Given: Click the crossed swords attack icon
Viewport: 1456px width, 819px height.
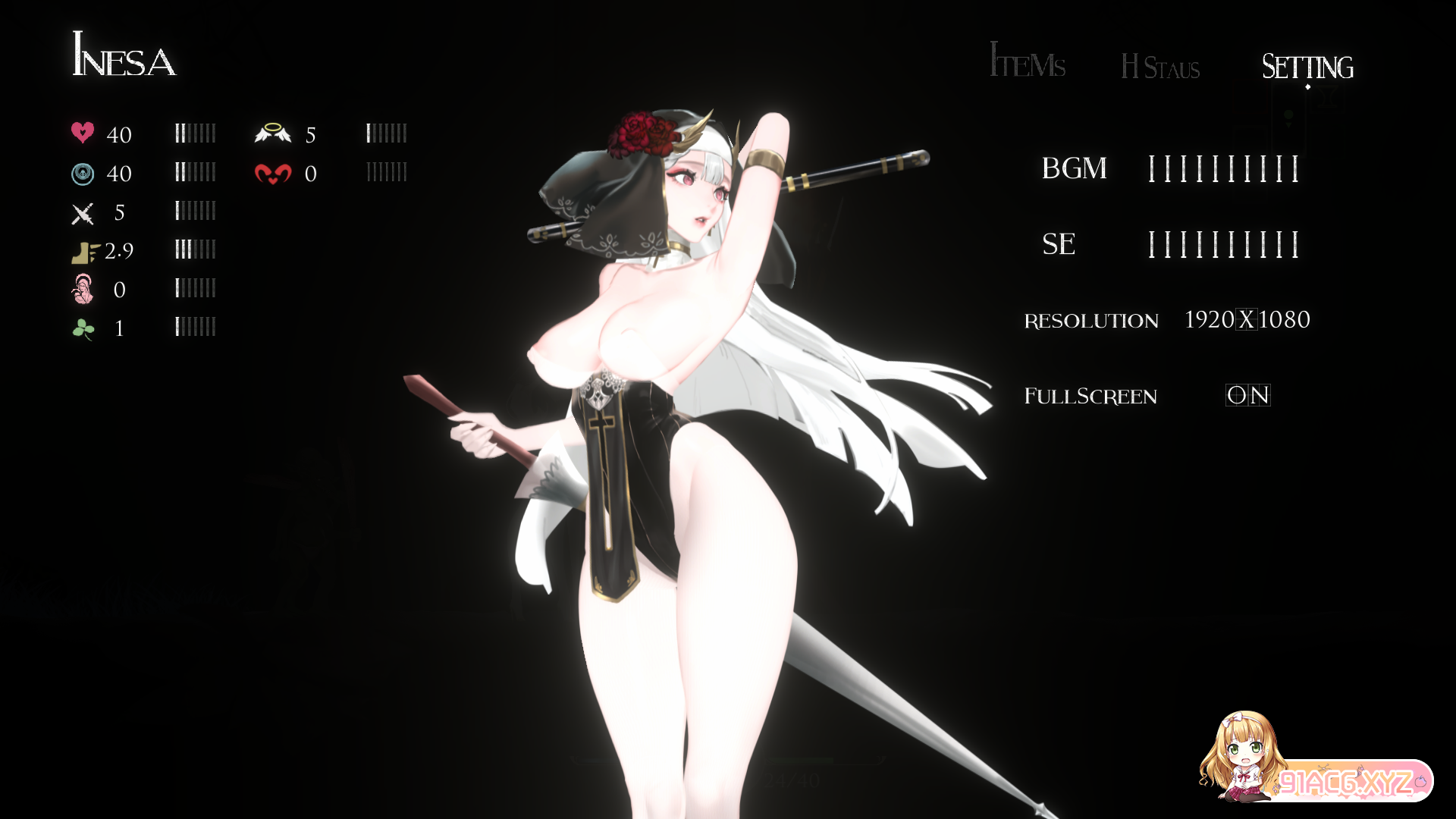Looking at the screenshot, I should (x=83, y=213).
